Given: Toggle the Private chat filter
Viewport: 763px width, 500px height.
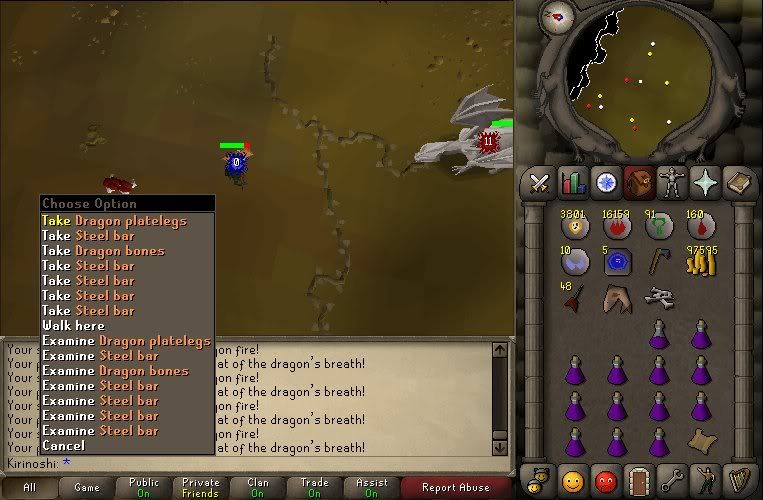Looking at the screenshot, I should (x=201, y=488).
